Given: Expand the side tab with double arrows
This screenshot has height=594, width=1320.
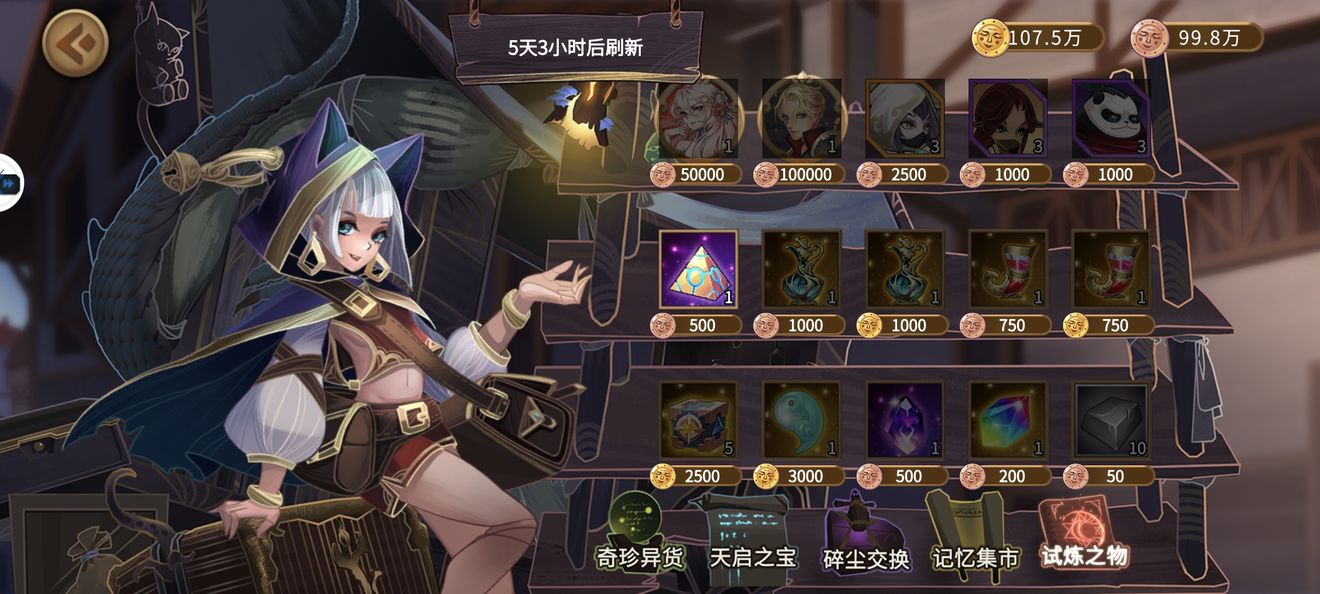Looking at the screenshot, I should point(10,184).
